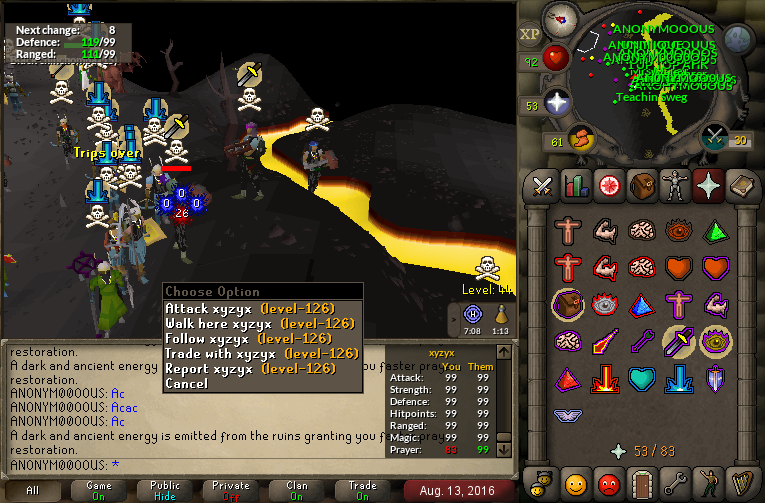
Task: Toggle the XP drops button
Action: point(530,33)
